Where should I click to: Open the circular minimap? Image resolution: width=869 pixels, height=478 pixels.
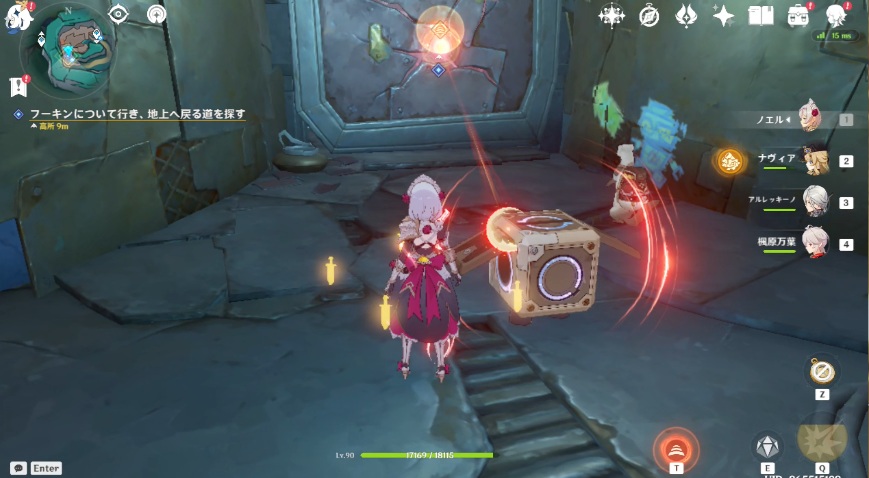(x=68, y=44)
